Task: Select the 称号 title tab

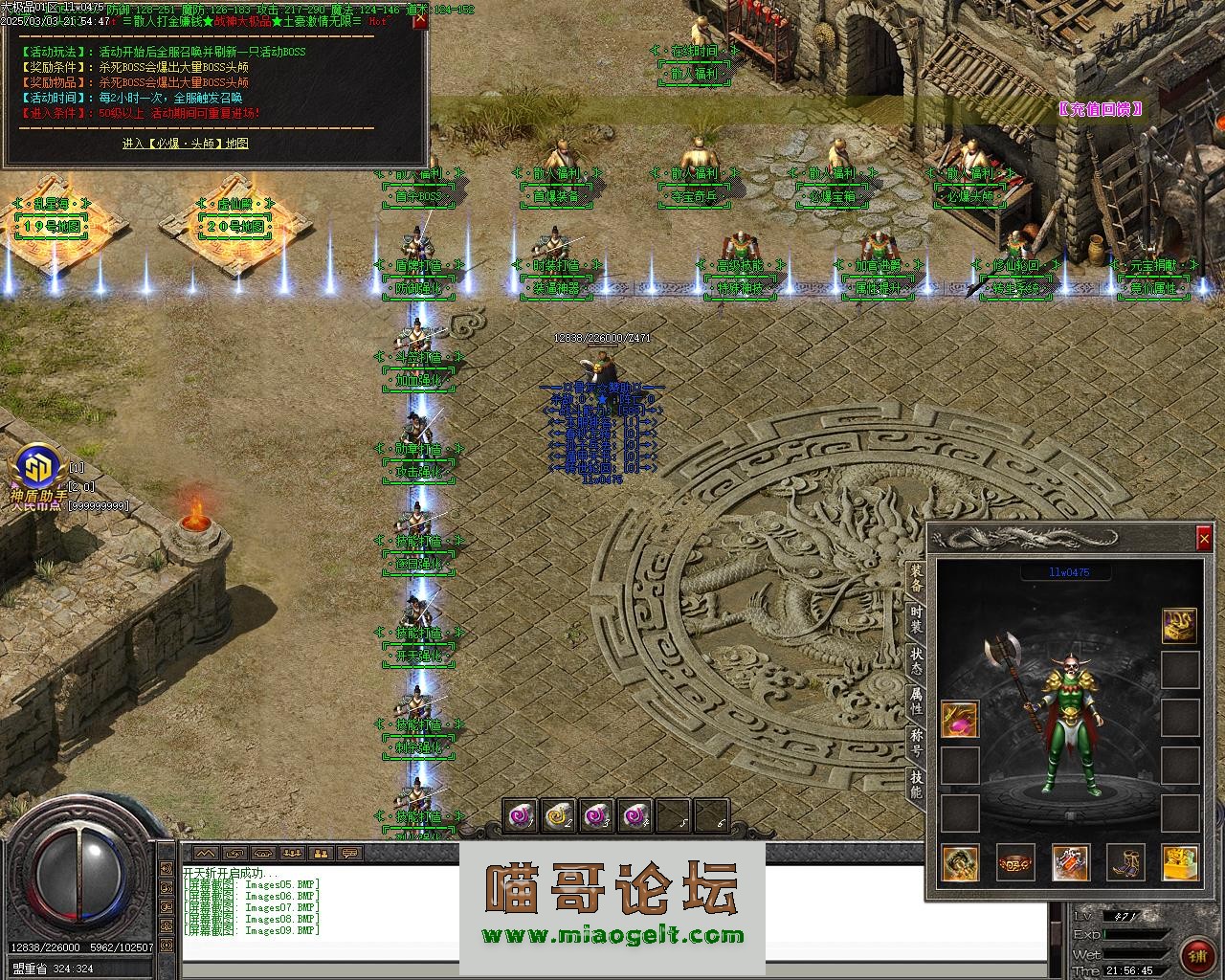Action: coord(916,742)
